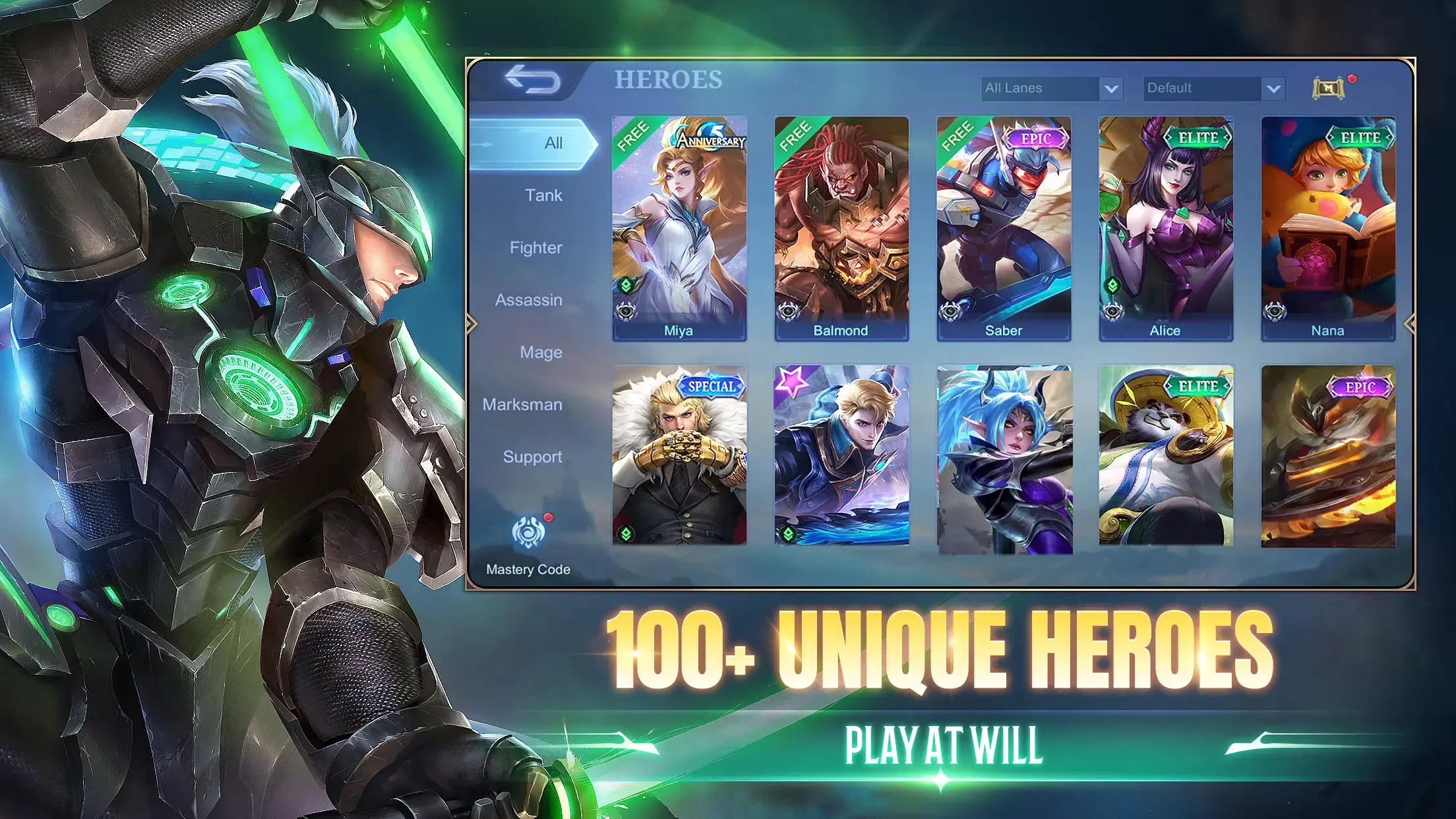Switch to the Tank category

coord(542,195)
